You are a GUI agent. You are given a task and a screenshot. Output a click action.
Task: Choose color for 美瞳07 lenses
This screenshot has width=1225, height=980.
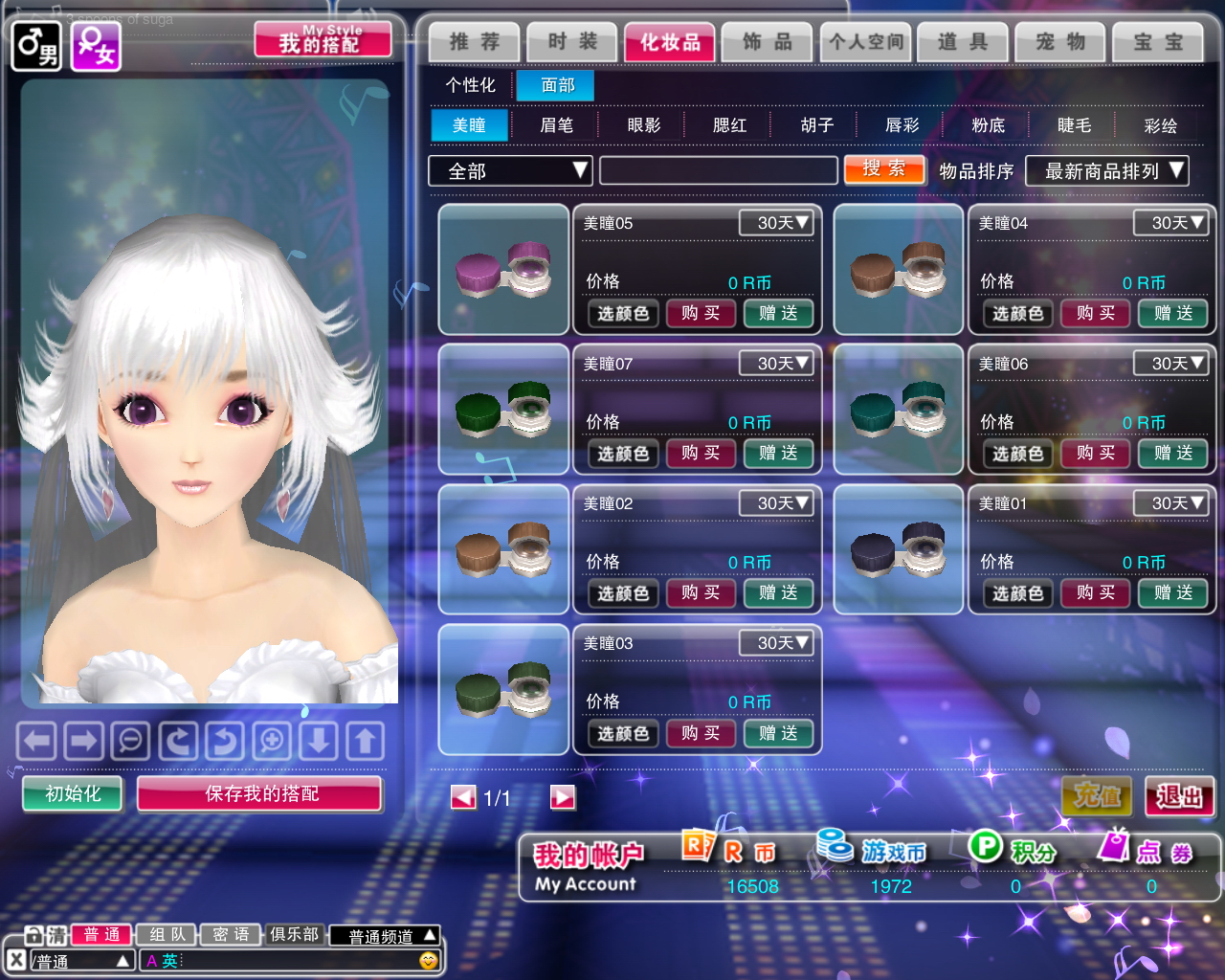tap(623, 454)
